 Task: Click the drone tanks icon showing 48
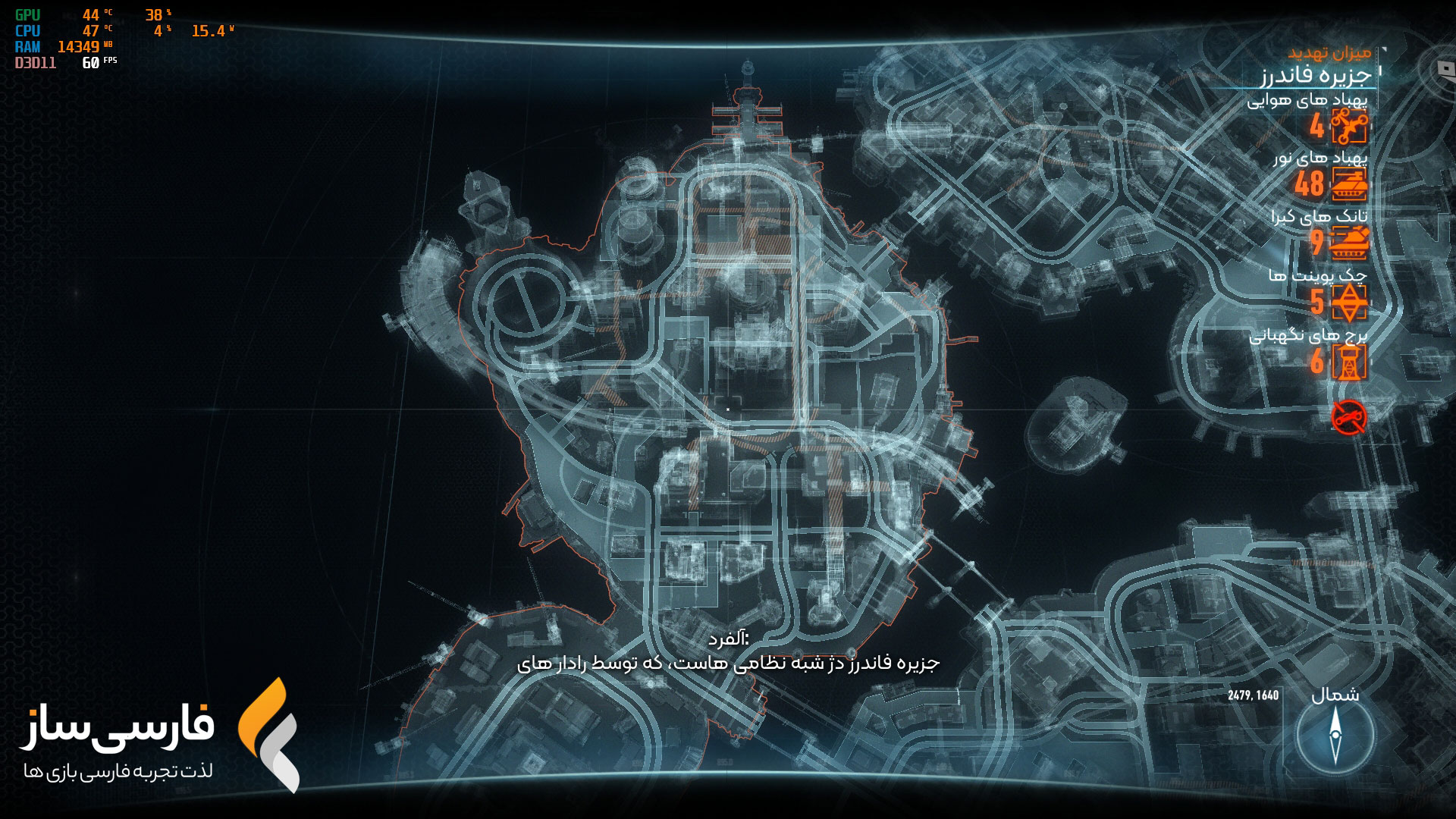coord(1349,184)
